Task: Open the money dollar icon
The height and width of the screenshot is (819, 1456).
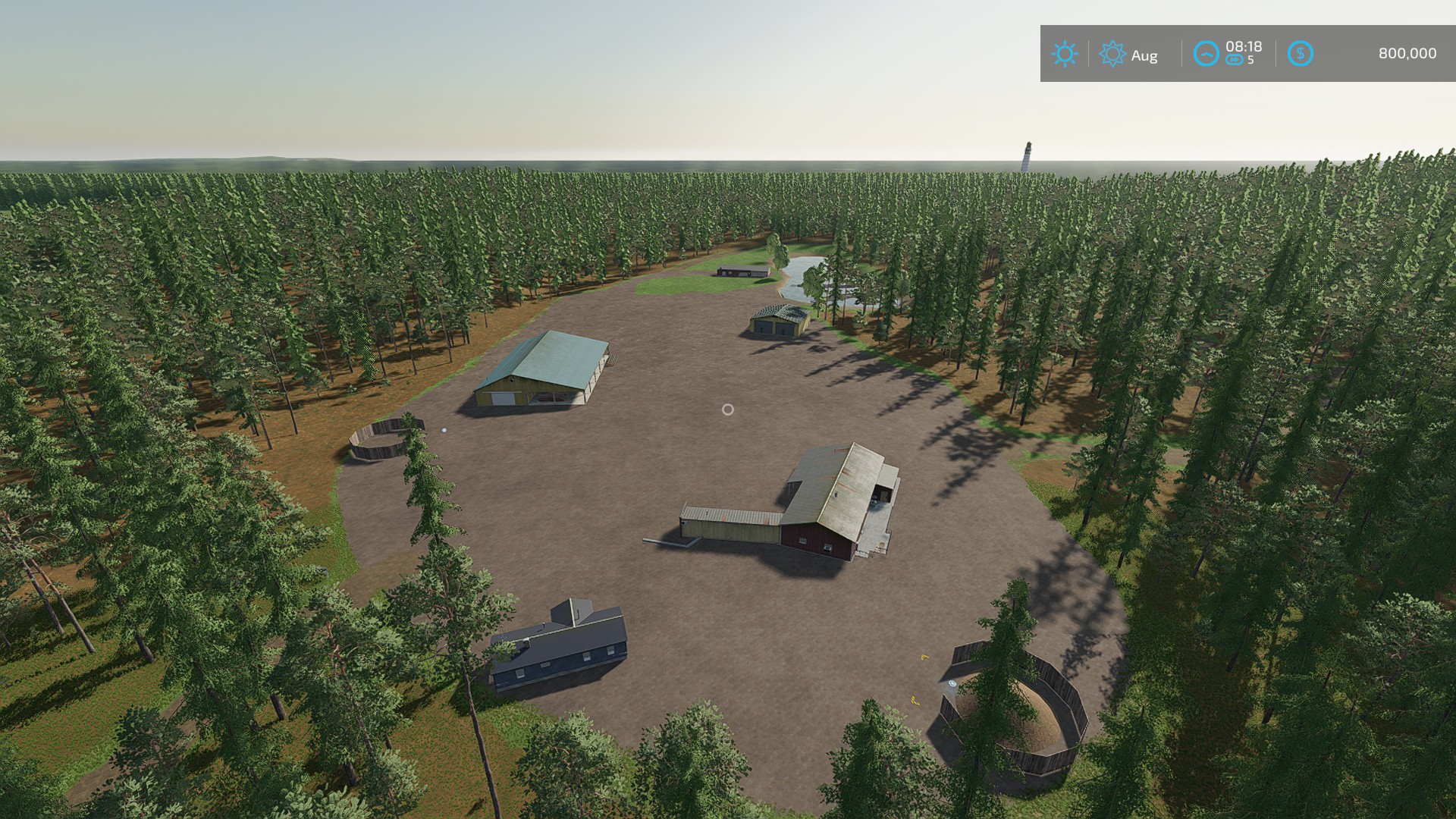Action: 1300,54
